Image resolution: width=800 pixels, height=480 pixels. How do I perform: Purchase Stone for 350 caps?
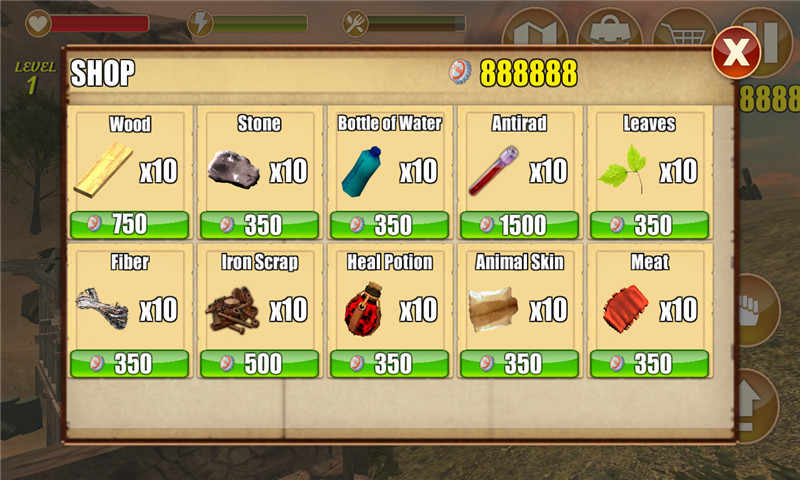coord(259,225)
